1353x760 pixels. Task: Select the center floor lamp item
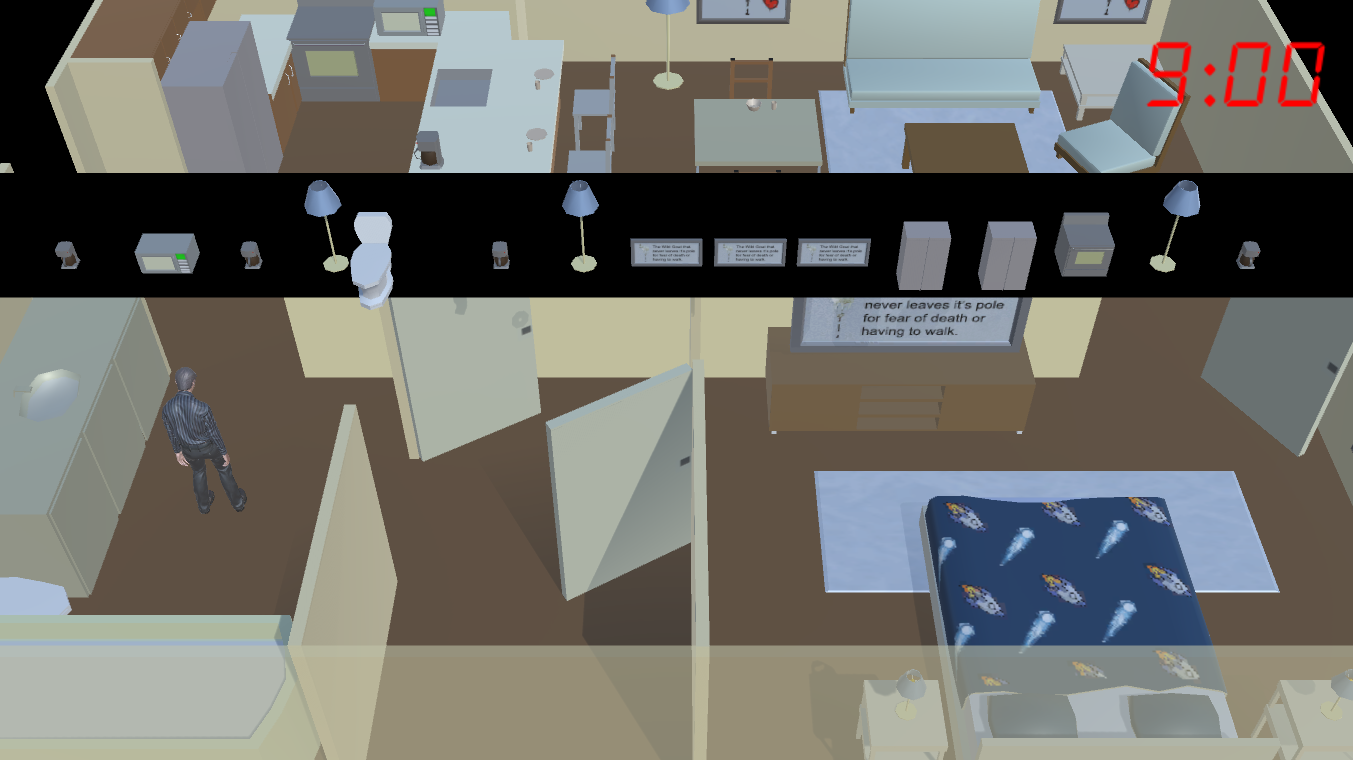(580, 220)
